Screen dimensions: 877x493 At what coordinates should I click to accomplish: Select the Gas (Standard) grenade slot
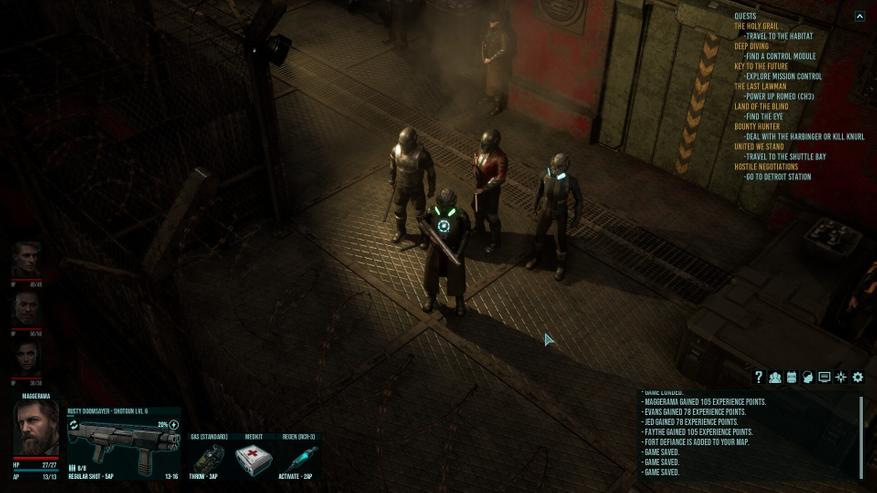coord(208,459)
